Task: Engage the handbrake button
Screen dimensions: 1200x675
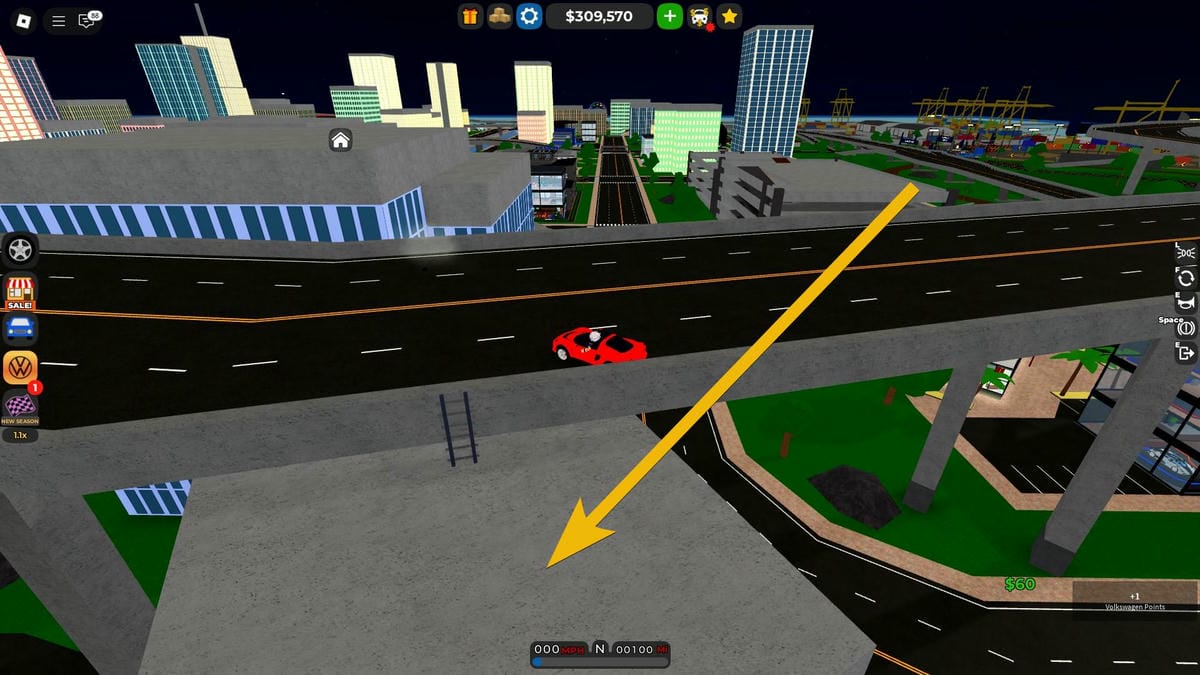Action: click(x=1187, y=328)
